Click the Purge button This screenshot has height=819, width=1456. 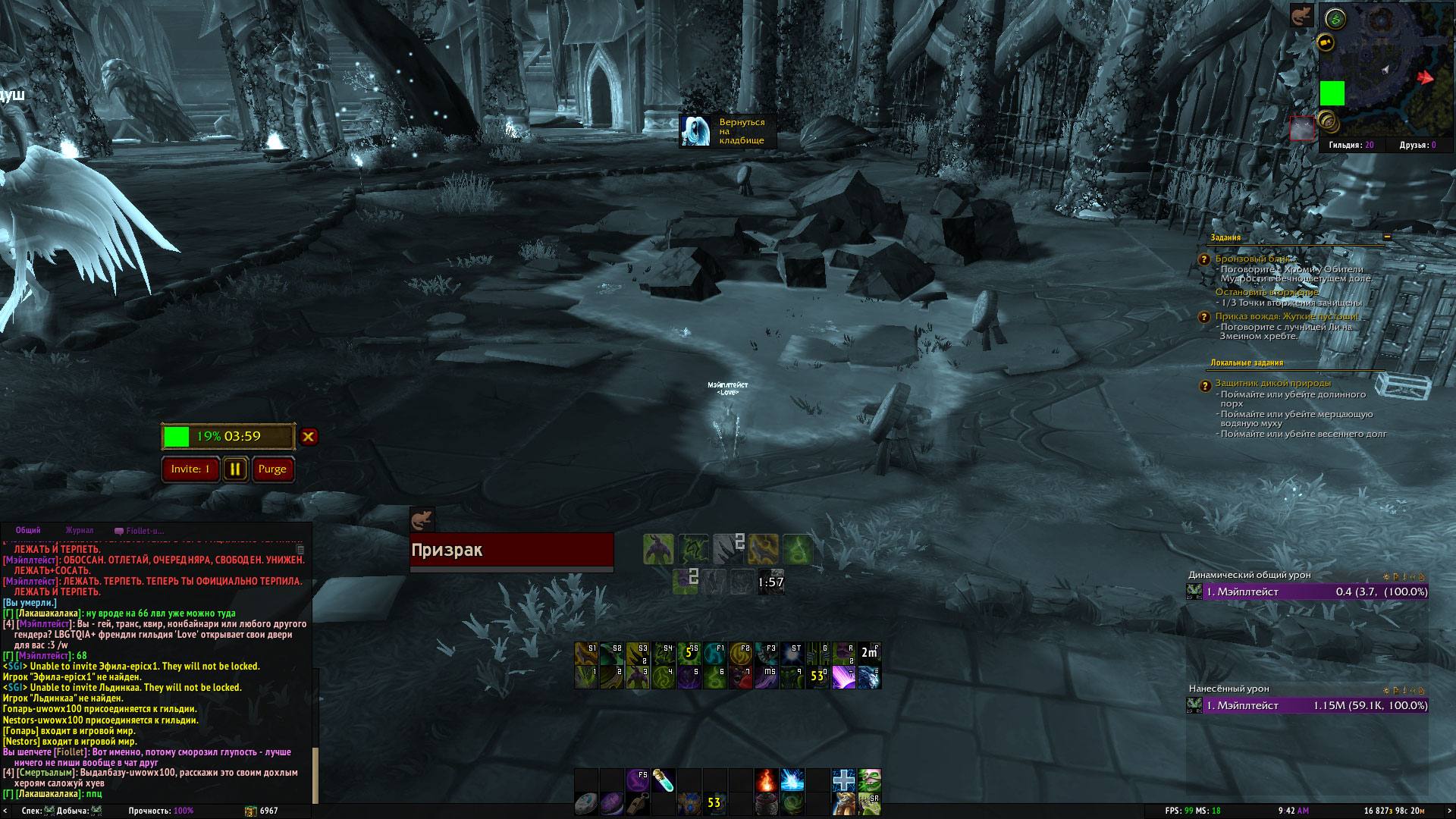(x=272, y=469)
